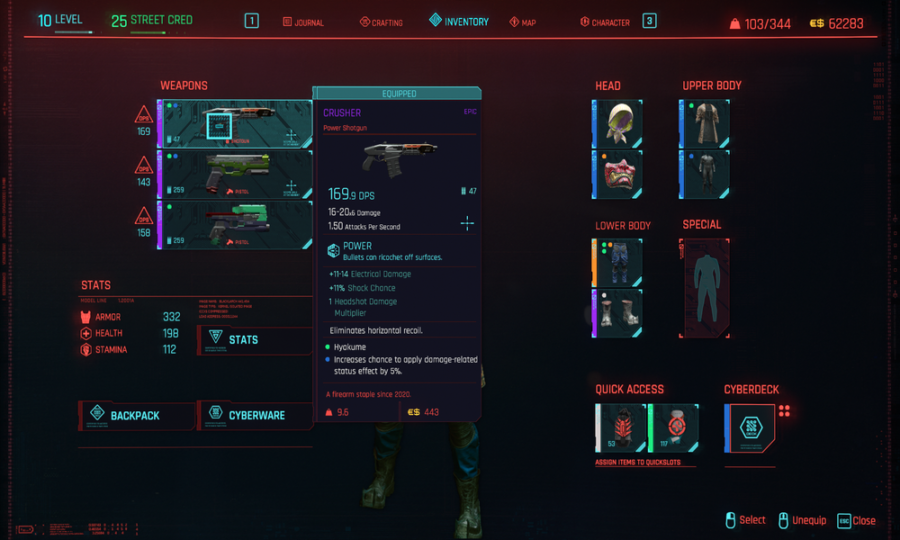Screen dimensions: 900x540
Task: Select the inner torso shirt slot
Action: tap(708, 174)
